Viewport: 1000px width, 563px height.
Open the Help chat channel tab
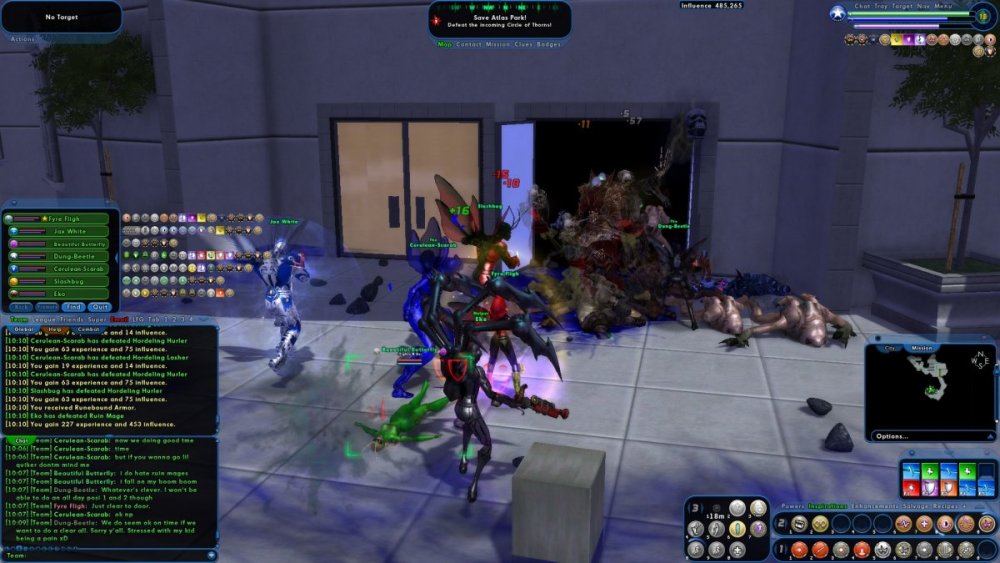(55, 329)
